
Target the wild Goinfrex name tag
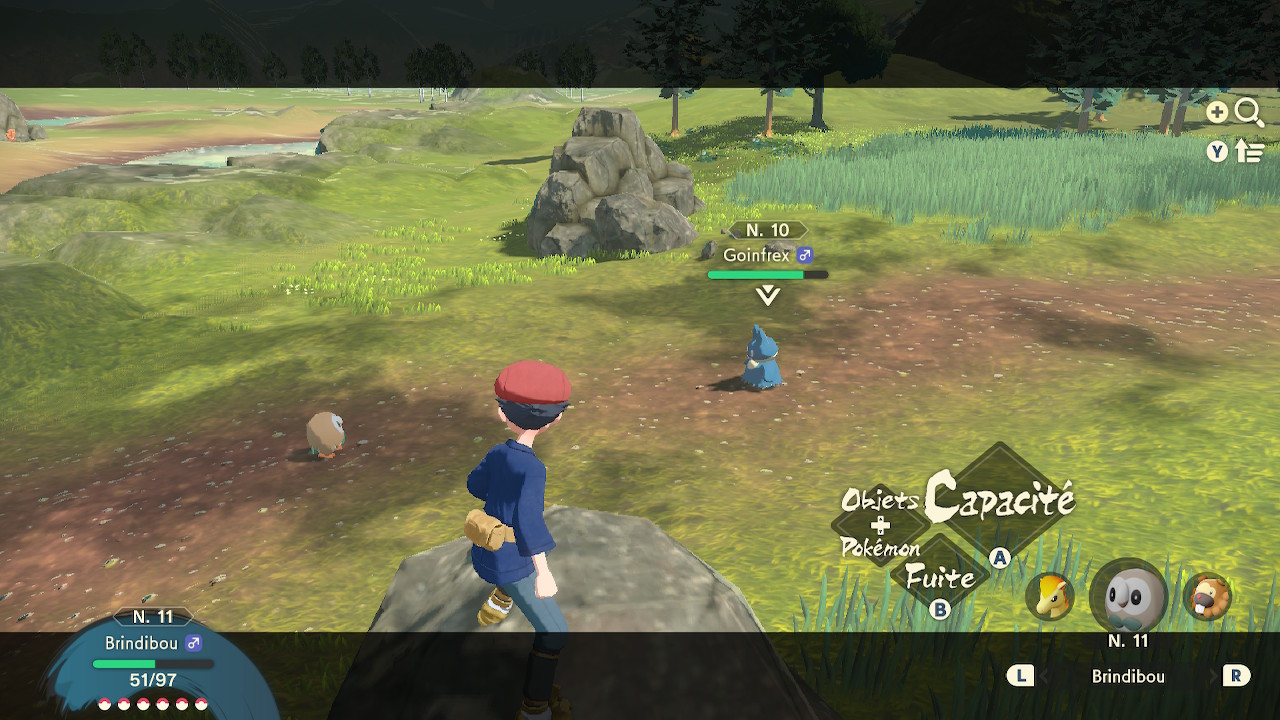pos(767,255)
